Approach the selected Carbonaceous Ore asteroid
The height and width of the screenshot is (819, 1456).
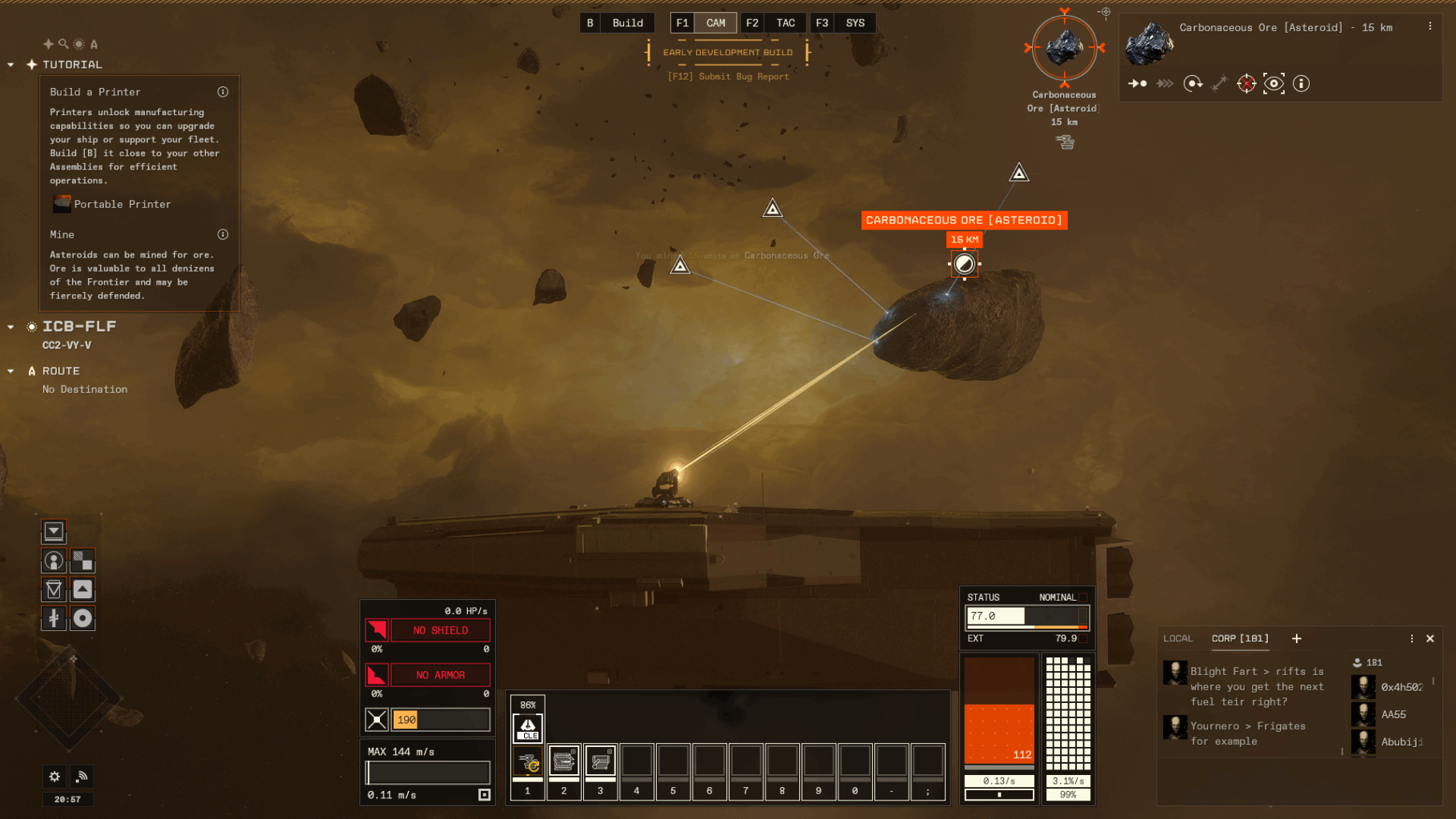[x=1138, y=83]
